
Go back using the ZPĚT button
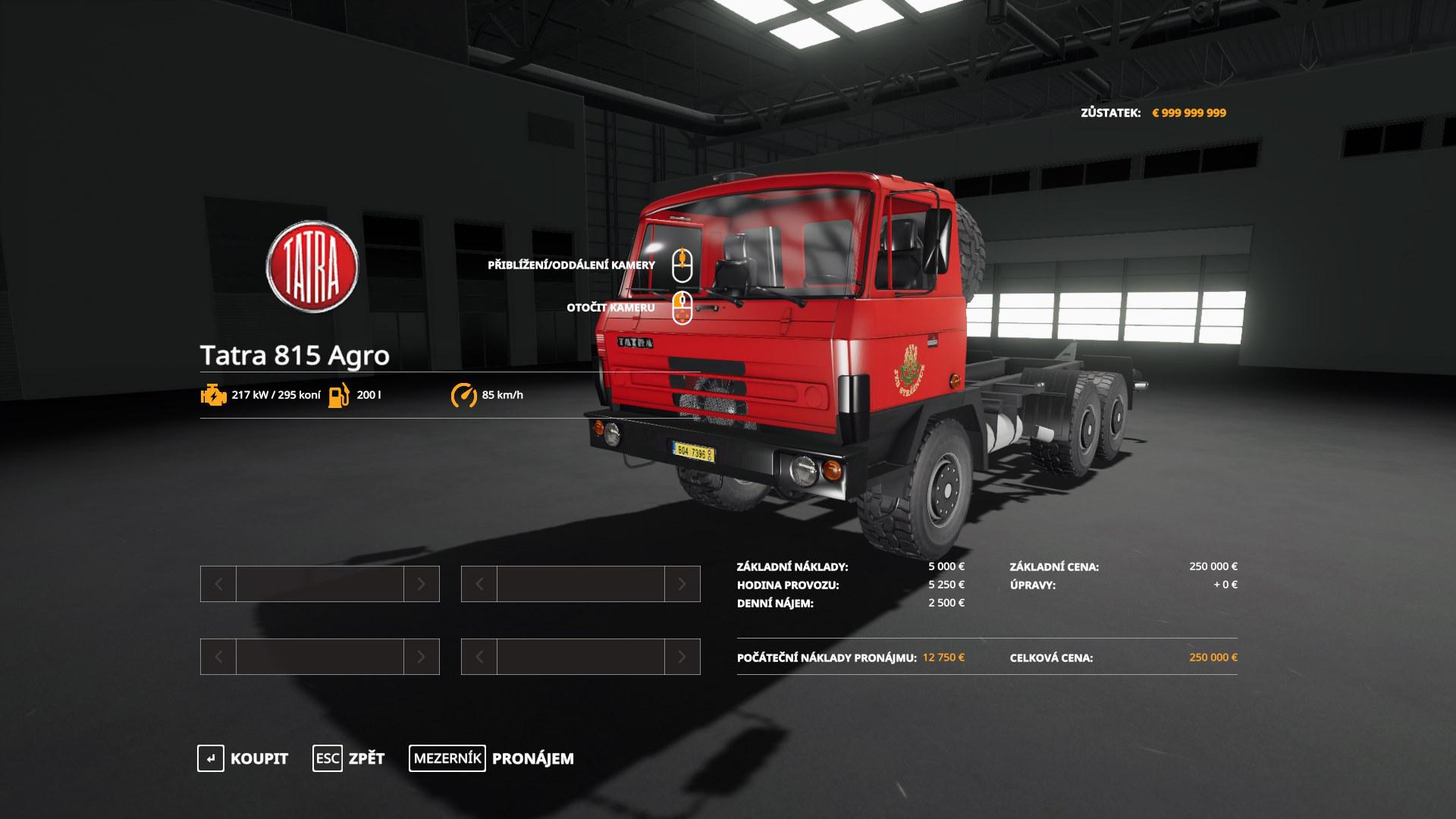pos(350,758)
